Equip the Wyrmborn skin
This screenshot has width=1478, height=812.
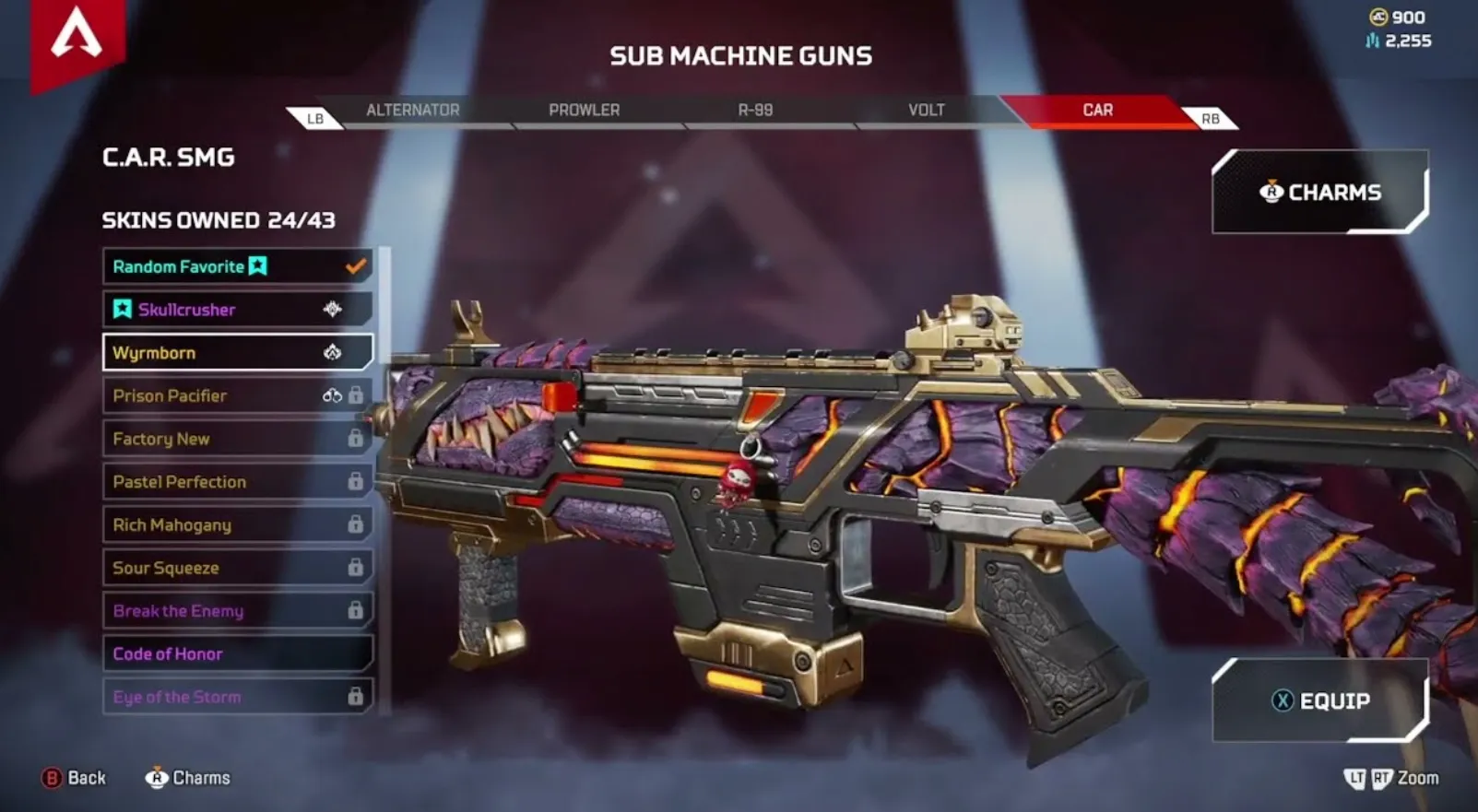tap(1320, 700)
